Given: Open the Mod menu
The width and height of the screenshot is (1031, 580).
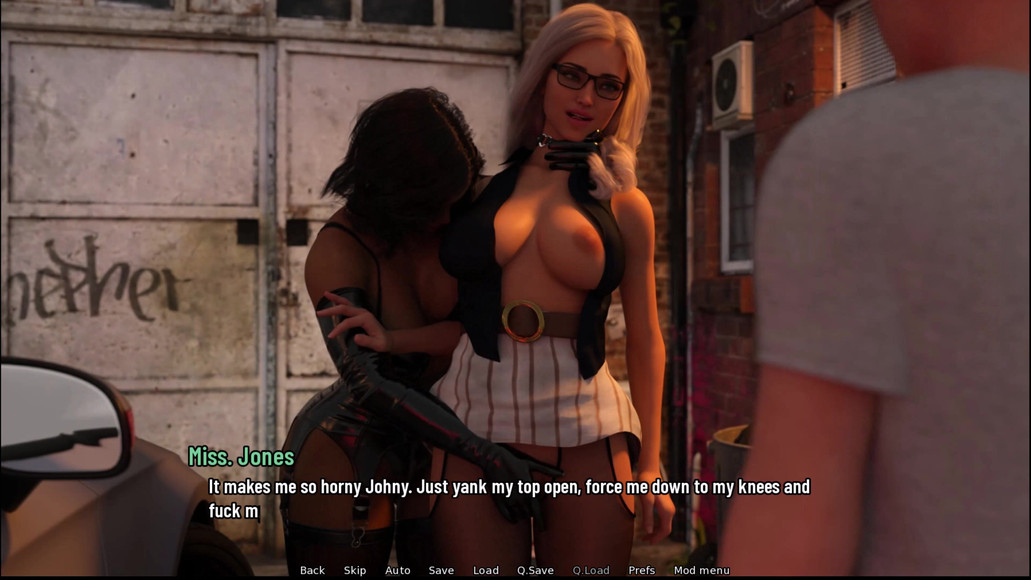Looking at the screenshot, I should [701, 570].
